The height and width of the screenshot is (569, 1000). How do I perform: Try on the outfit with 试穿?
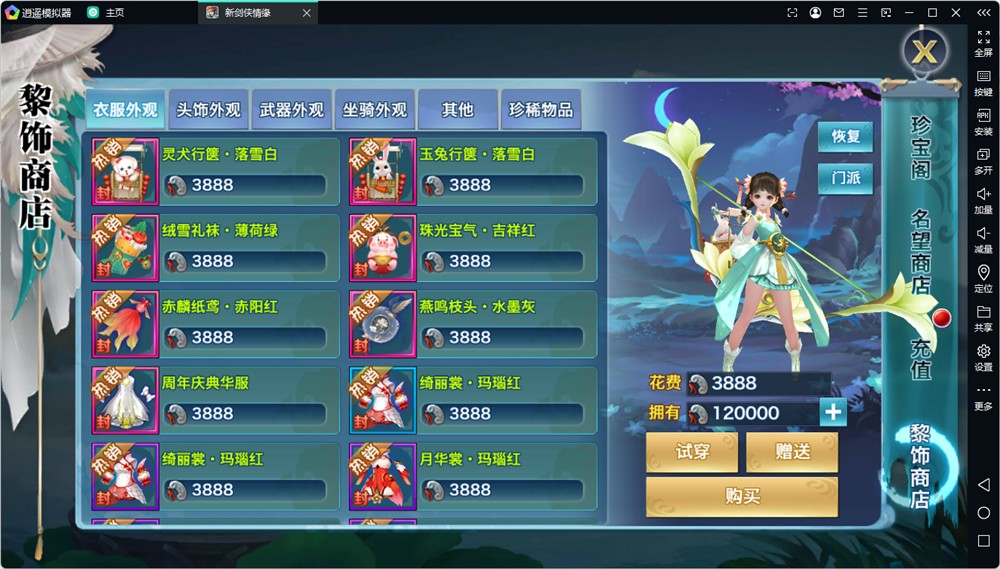coord(692,452)
